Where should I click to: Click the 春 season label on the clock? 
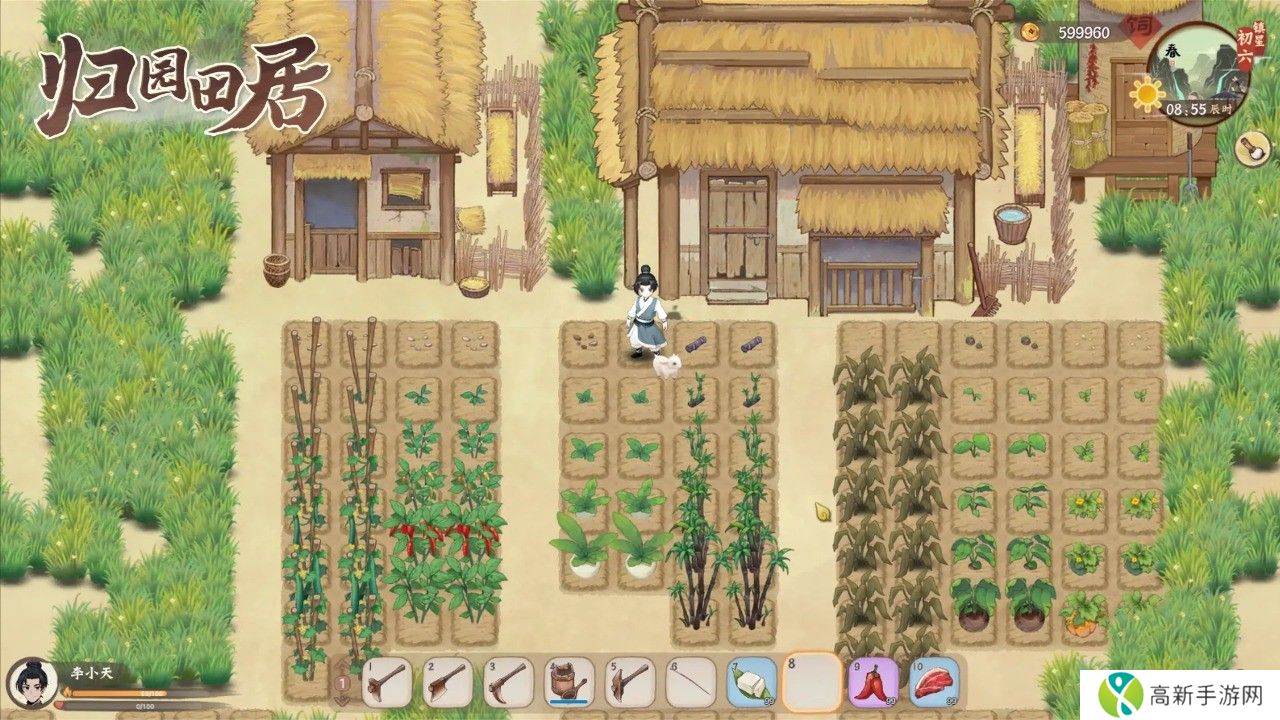pos(1172,52)
